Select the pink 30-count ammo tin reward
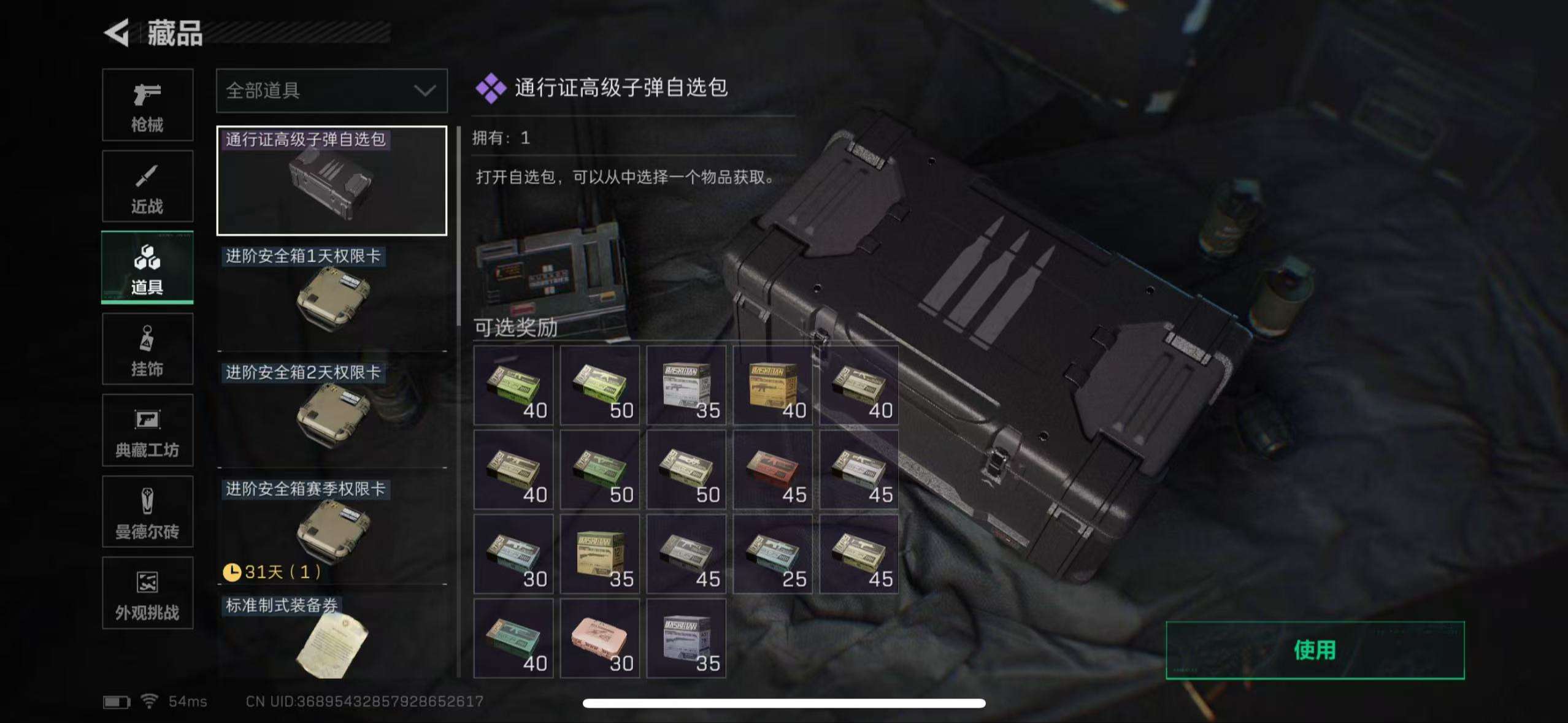Image resolution: width=1568 pixels, height=723 pixels. (x=600, y=638)
